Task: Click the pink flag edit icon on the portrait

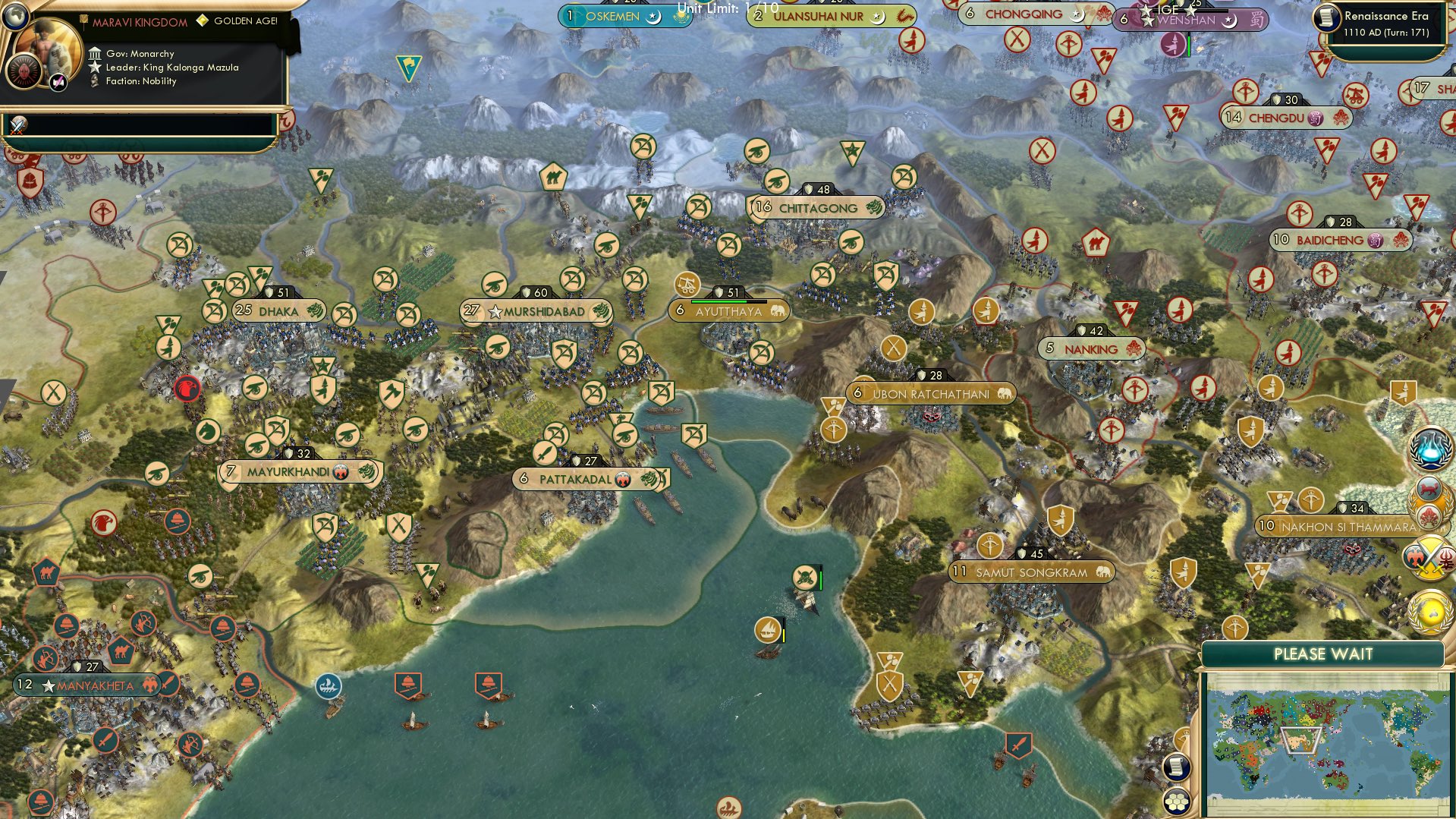Action: coord(58,82)
